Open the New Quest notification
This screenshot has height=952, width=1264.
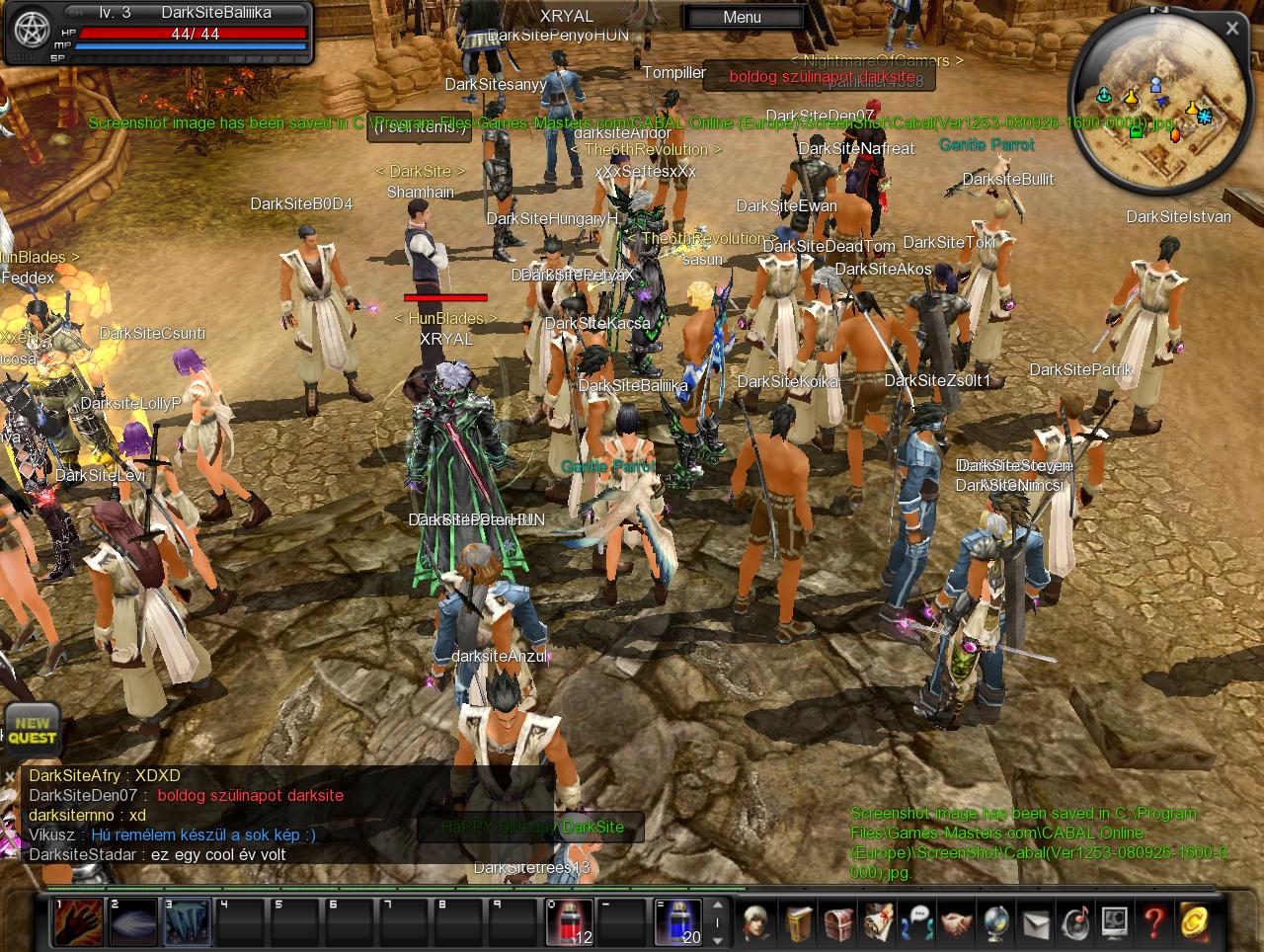tap(32, 730)
